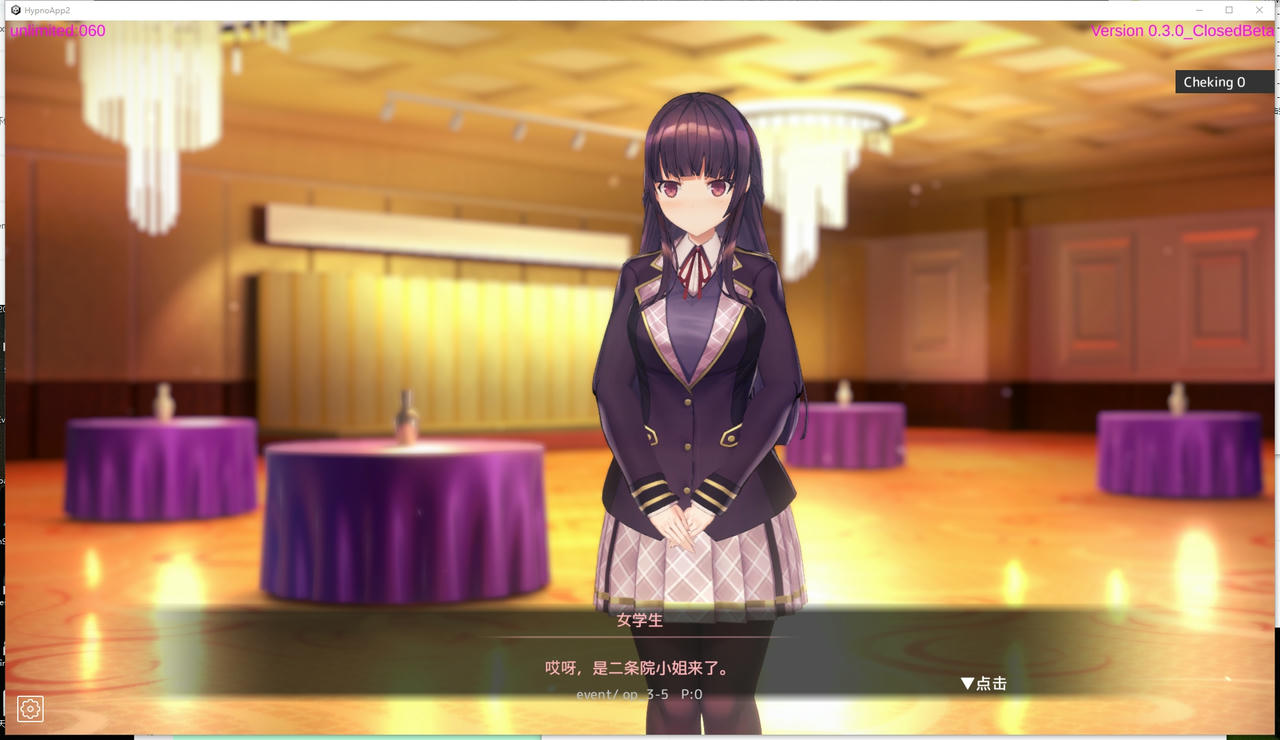The image size is (1280, 740).
Task: Advance dialogue with the ▼点击 prompt
Action: (x=983, y=684)
